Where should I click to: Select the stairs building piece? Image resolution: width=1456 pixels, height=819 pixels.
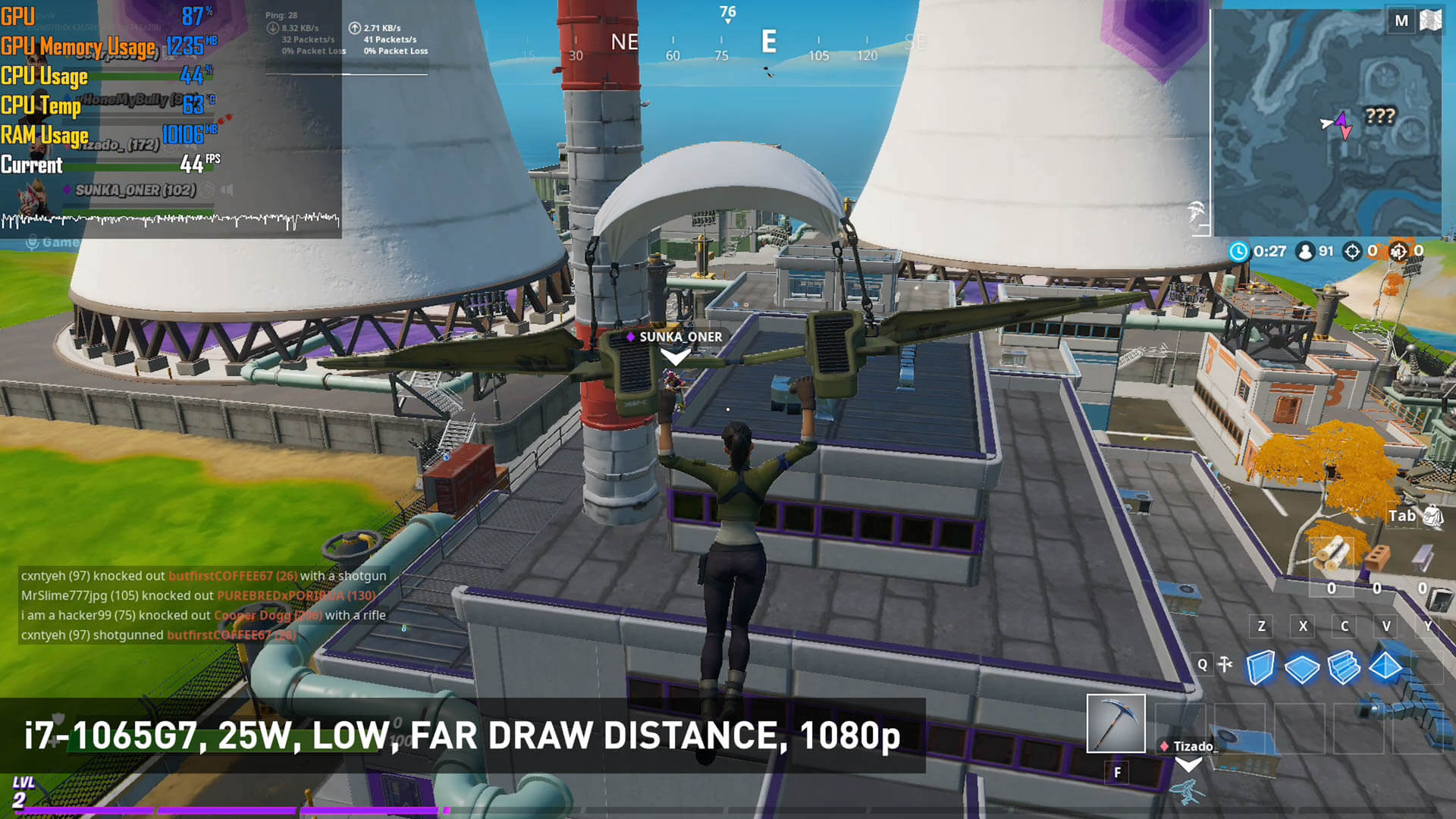(x=1344, y=667)
